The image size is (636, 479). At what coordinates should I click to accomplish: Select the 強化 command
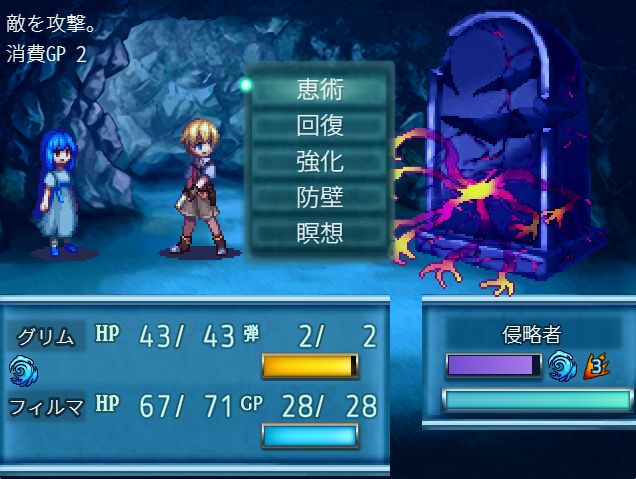coord(320,161)
